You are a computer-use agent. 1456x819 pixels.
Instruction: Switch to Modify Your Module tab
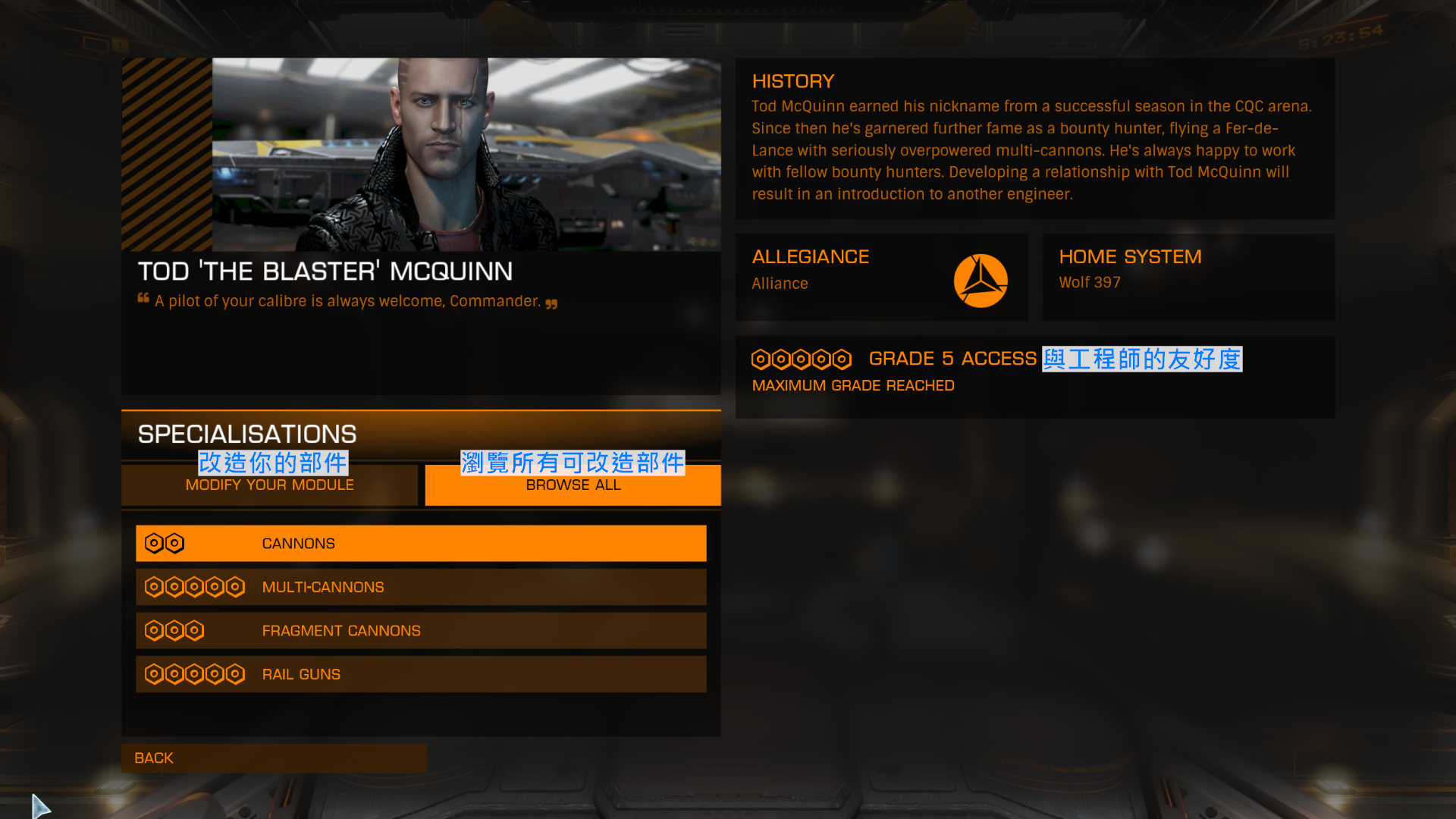point(269,485)
